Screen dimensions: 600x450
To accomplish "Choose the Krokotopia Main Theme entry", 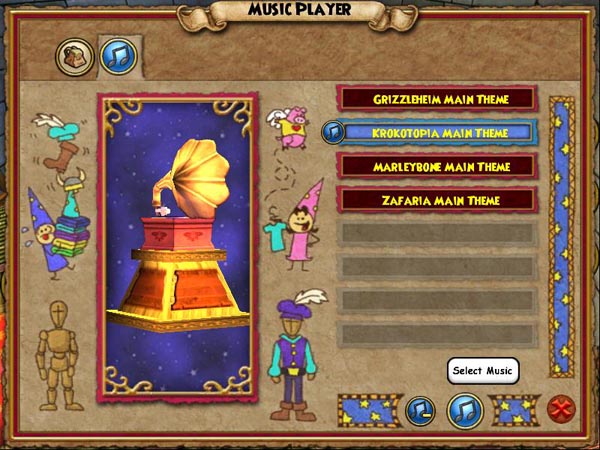I will point(440,132).
